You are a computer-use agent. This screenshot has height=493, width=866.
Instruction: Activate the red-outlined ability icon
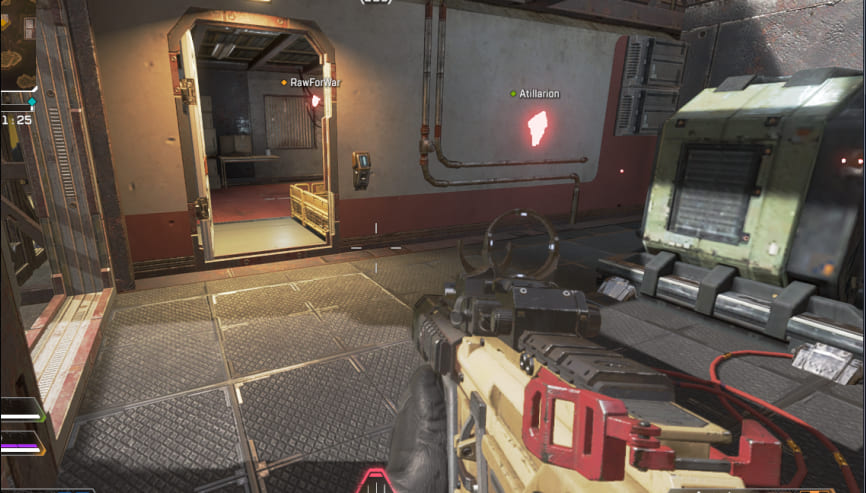click(376, 480)
